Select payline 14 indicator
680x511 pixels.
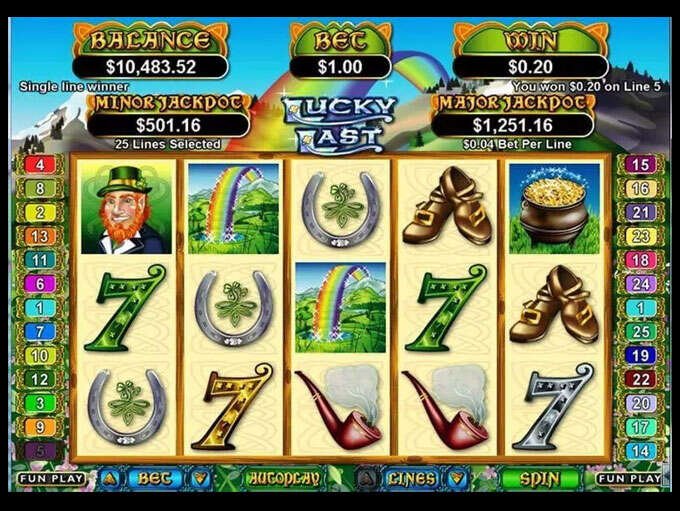pos(640,450)
